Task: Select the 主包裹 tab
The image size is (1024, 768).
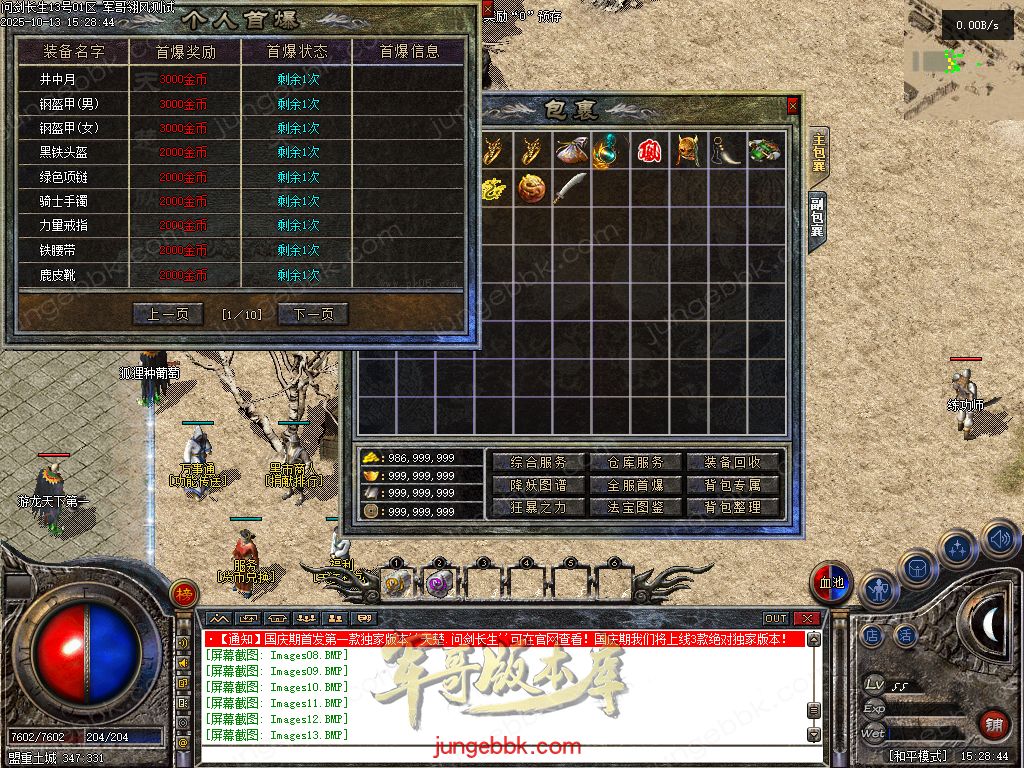Action: [819, 153]
